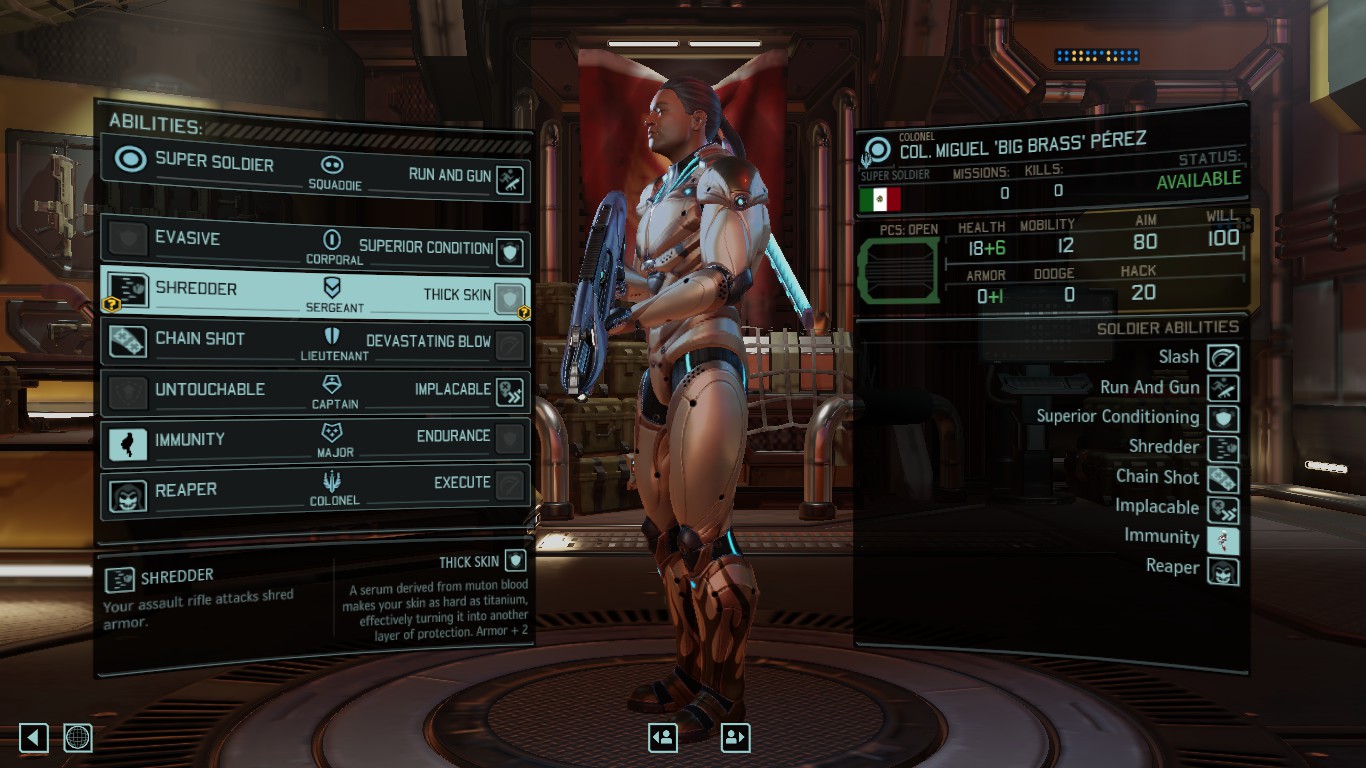Pick the Immunity major ability
Image resolution: width=1366 pixels, height=768 pixels.
(128, 441)
